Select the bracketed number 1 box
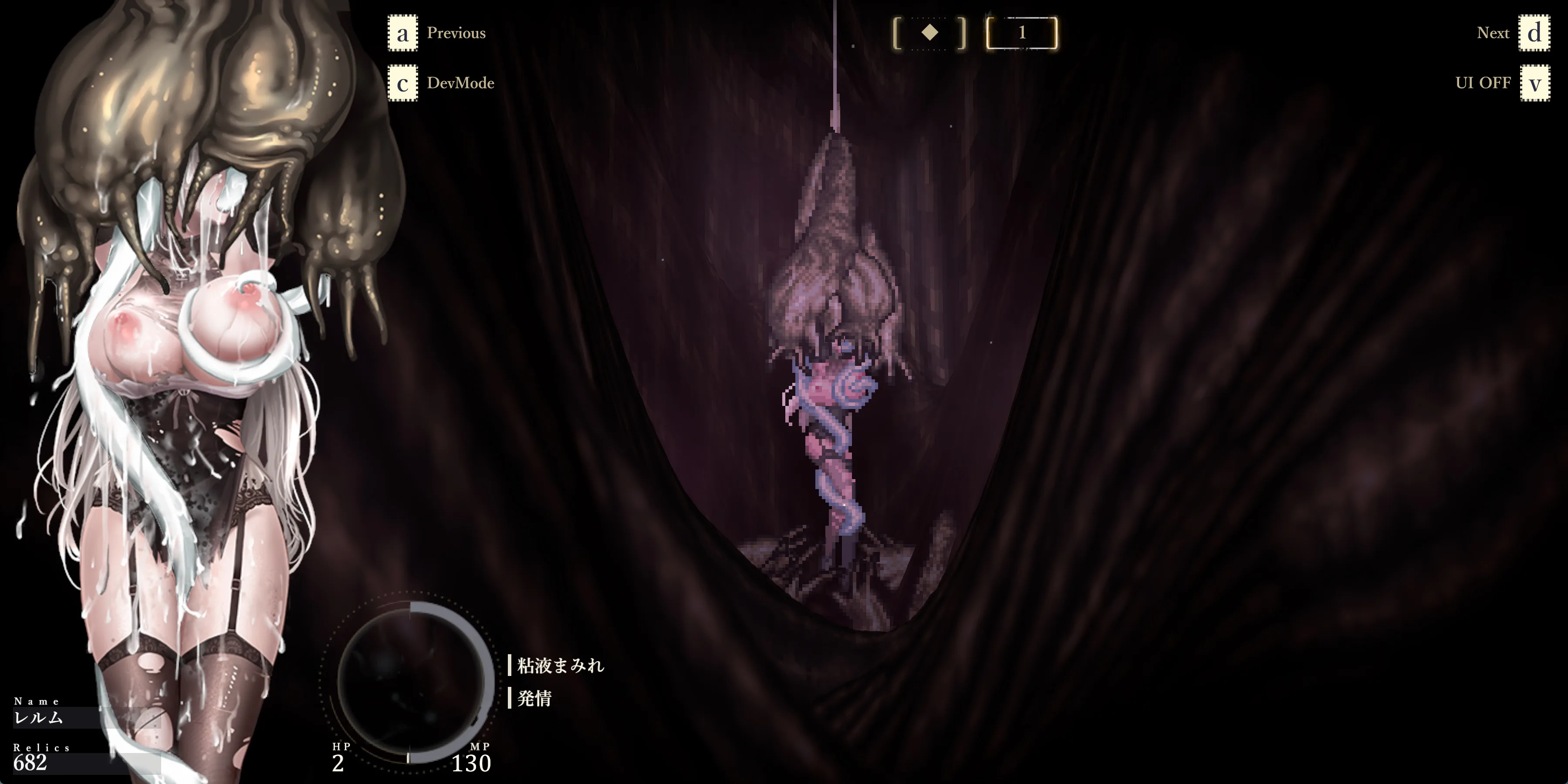1568x784 pixels. [1021, 33]
